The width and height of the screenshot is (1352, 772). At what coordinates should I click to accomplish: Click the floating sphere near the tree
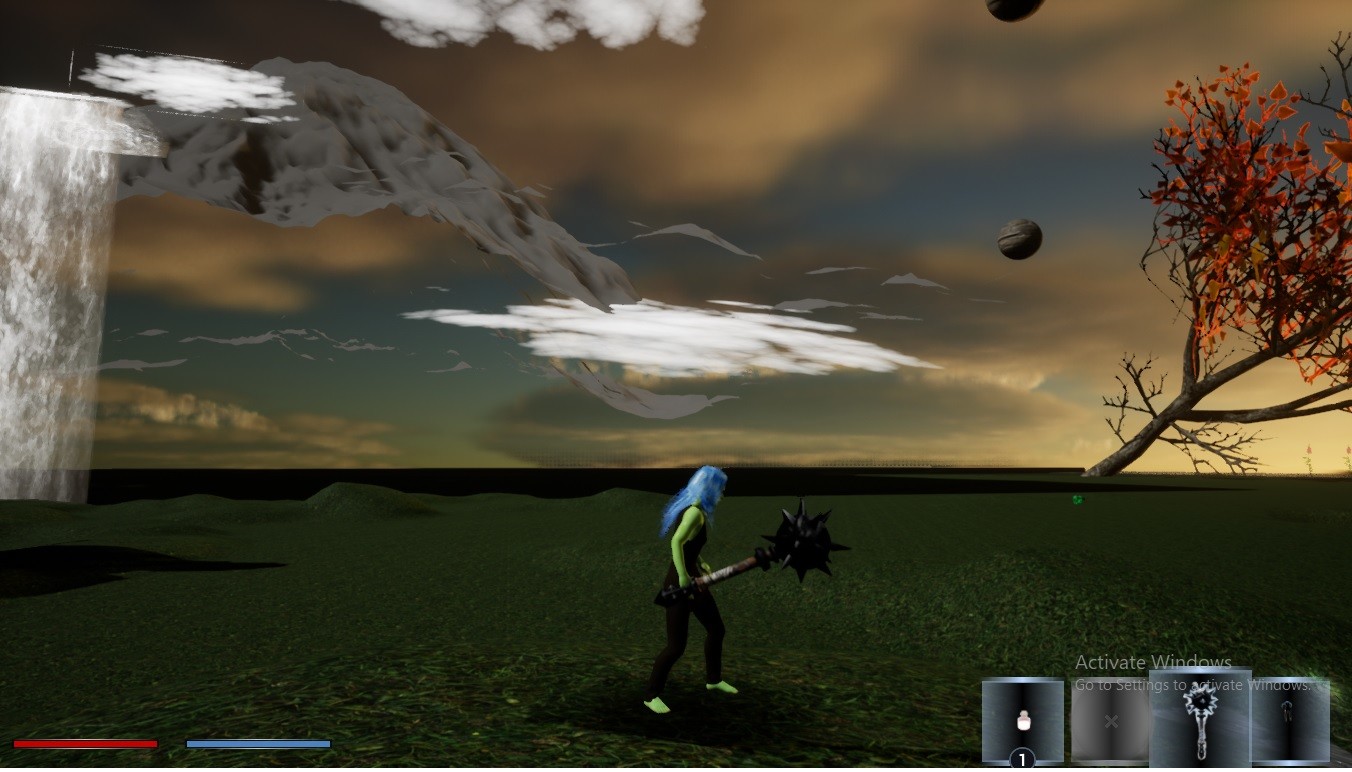click(x=1017, y=239)
